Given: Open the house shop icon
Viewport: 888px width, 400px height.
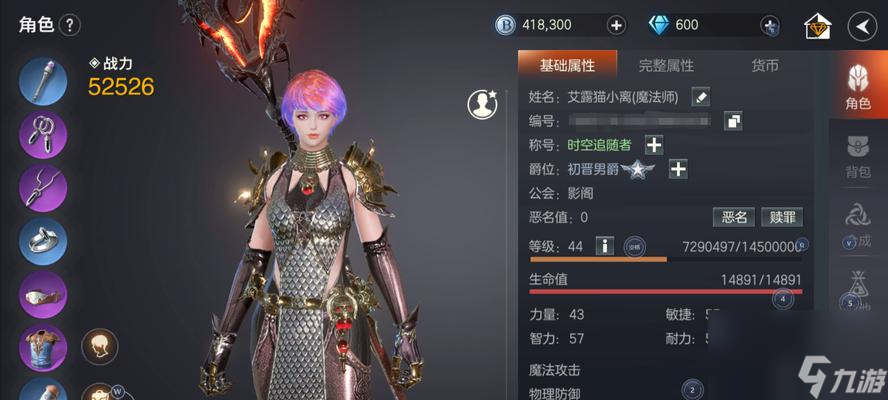Looking at the screenshot, I should click(x=817, y=26).
